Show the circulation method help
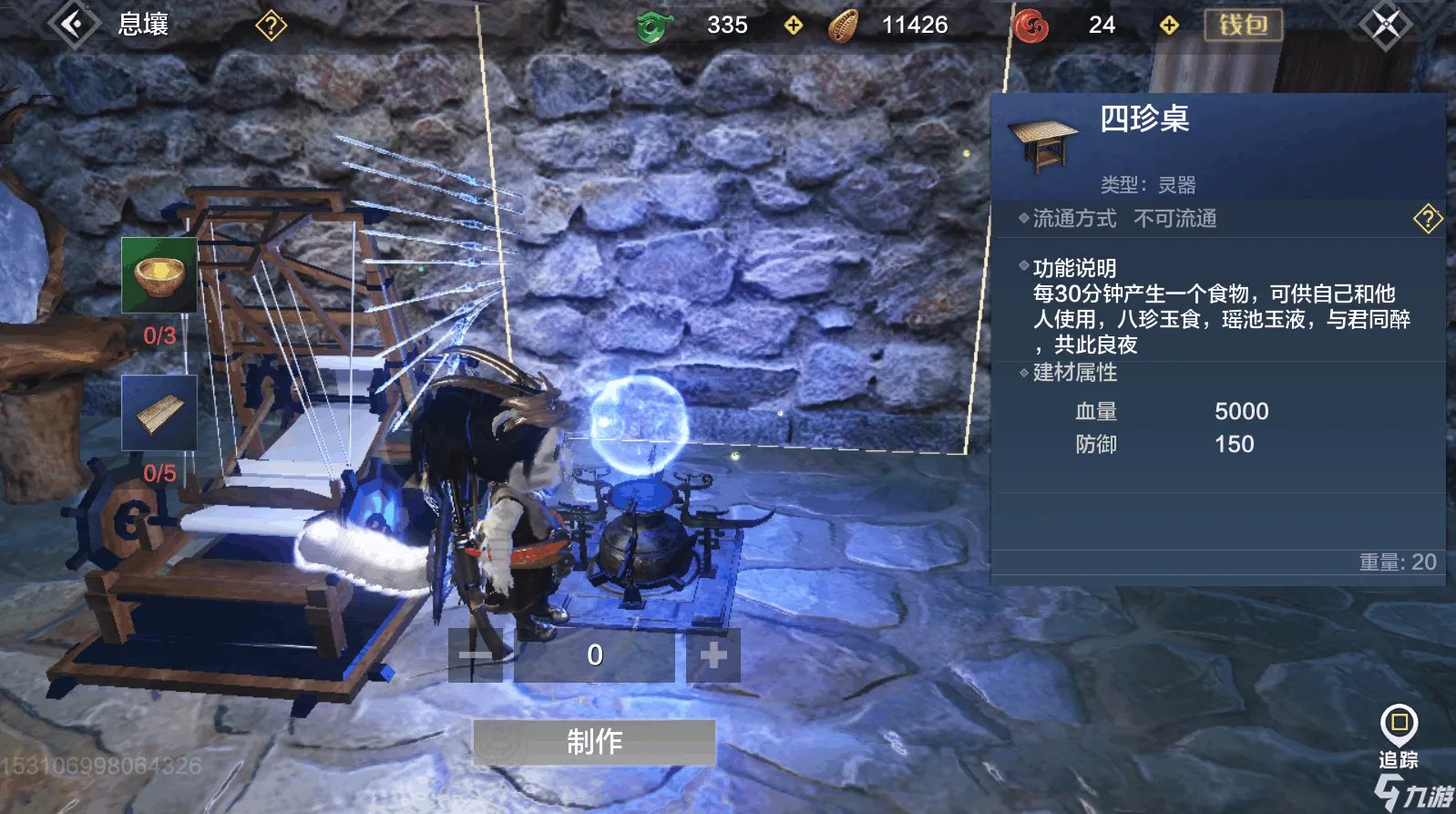 pyautogui.click(x=1427, y=219)
